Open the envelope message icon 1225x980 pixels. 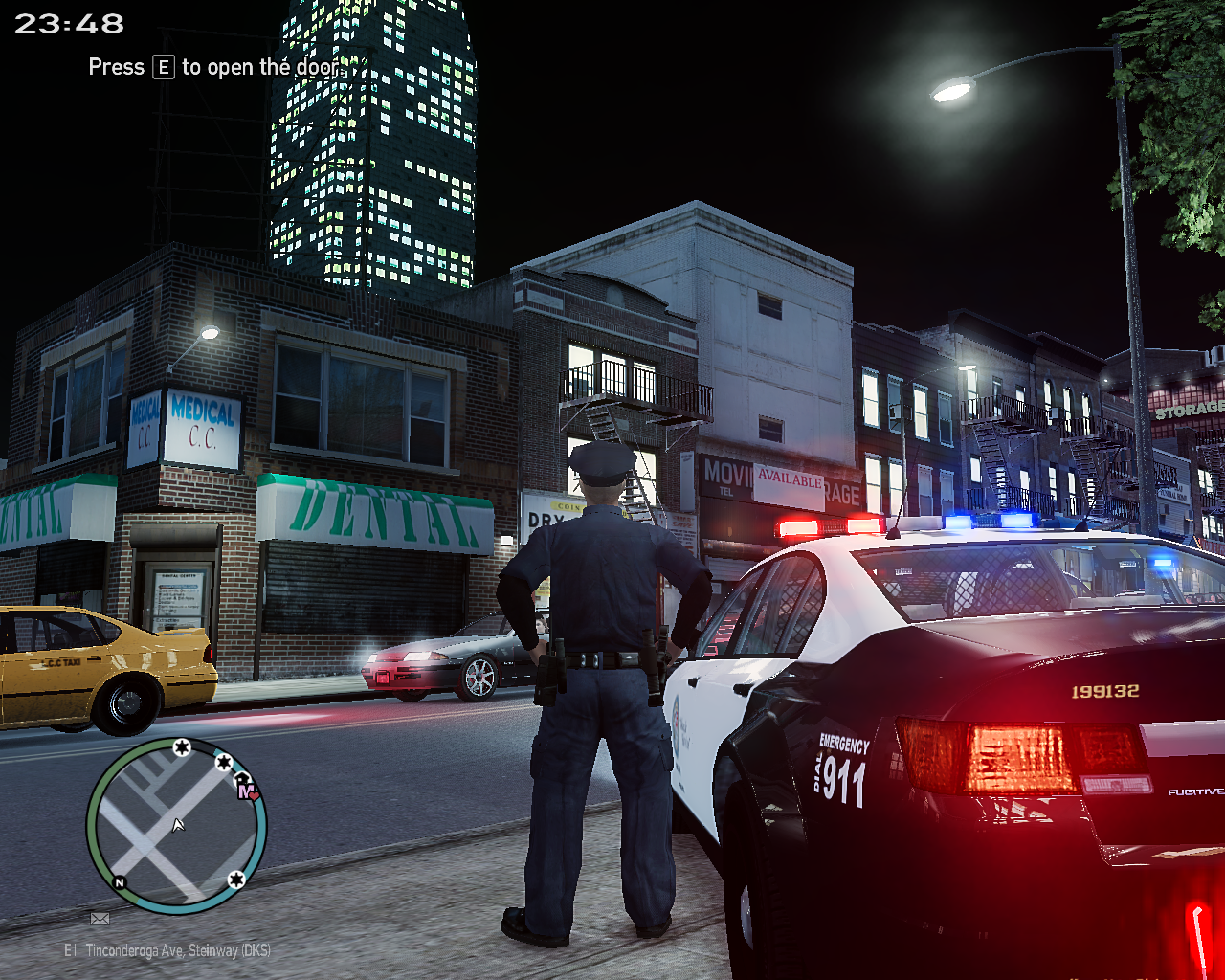click(x=100, y=919)
